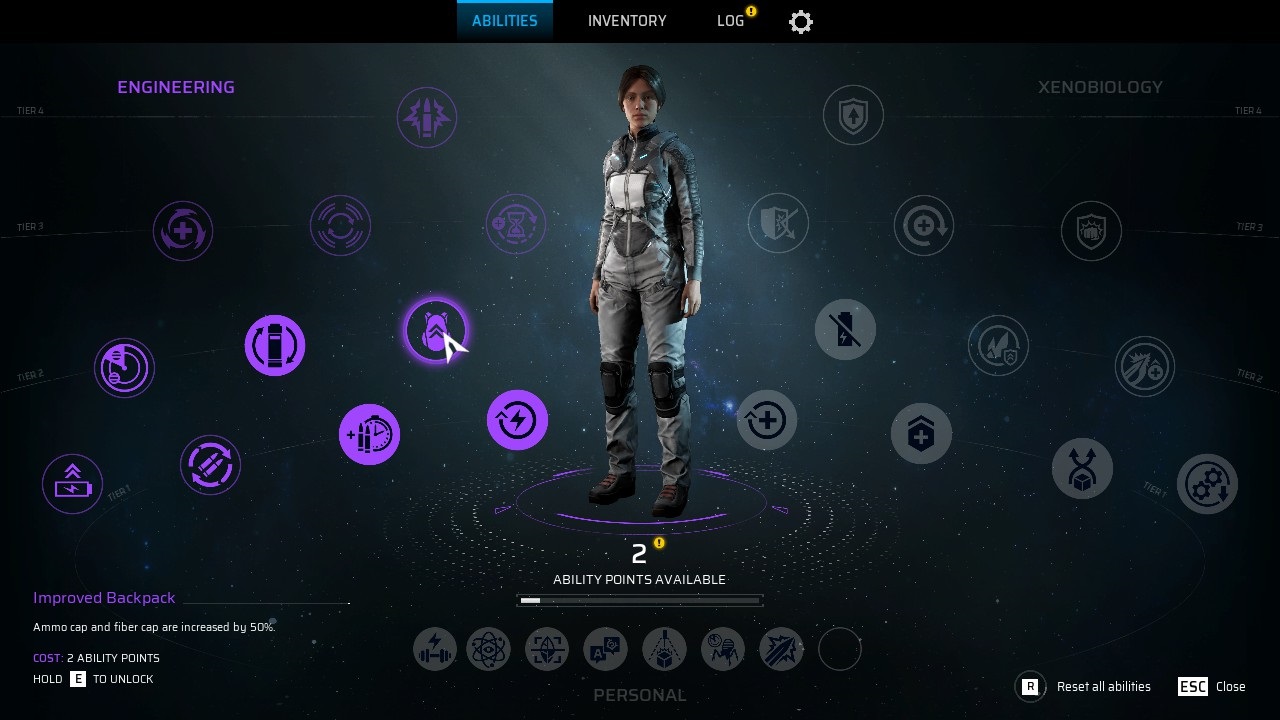Select the crossed-out battery ability
Screen dimensions: 1280x720
tap(845, 330)
